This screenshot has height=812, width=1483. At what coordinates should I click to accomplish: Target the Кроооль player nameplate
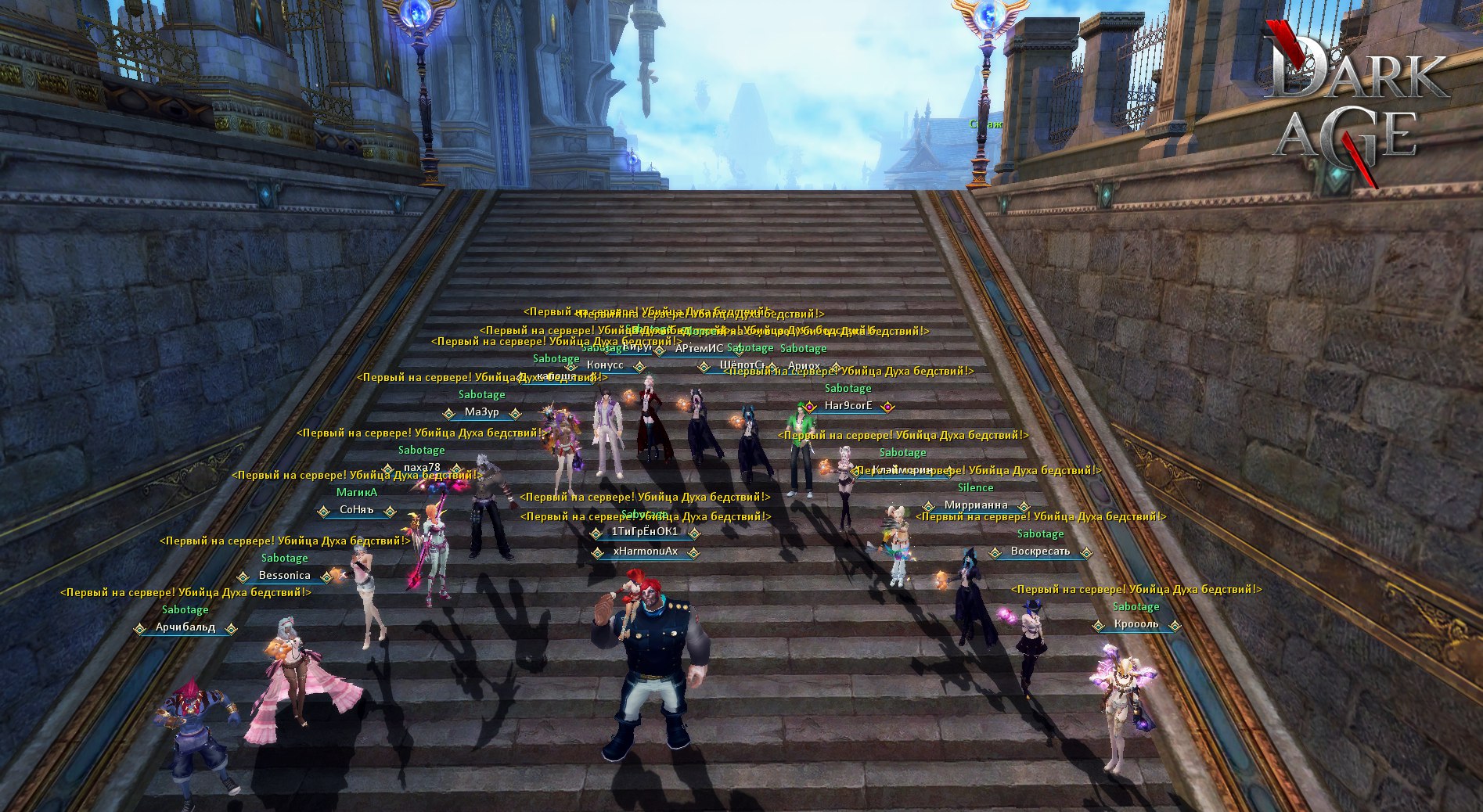1136,624
